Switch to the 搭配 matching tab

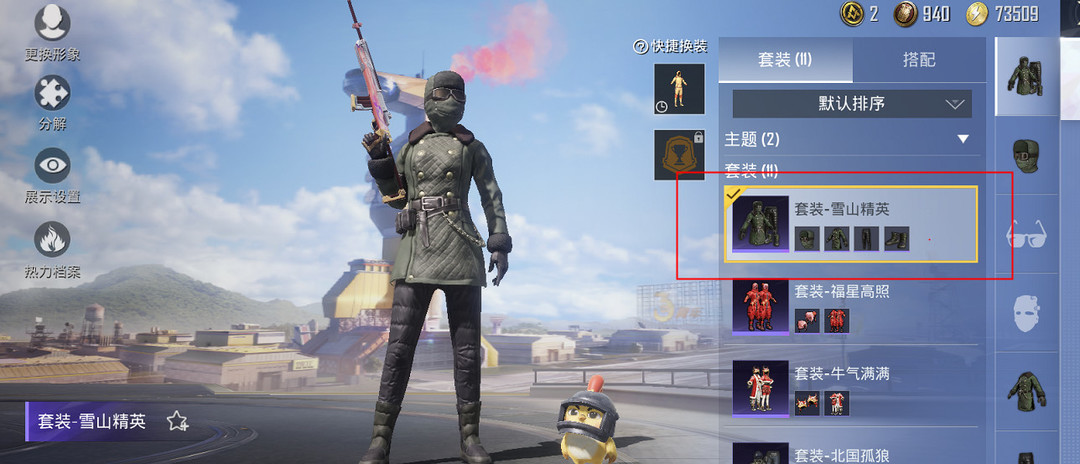(x=918, y=60)
